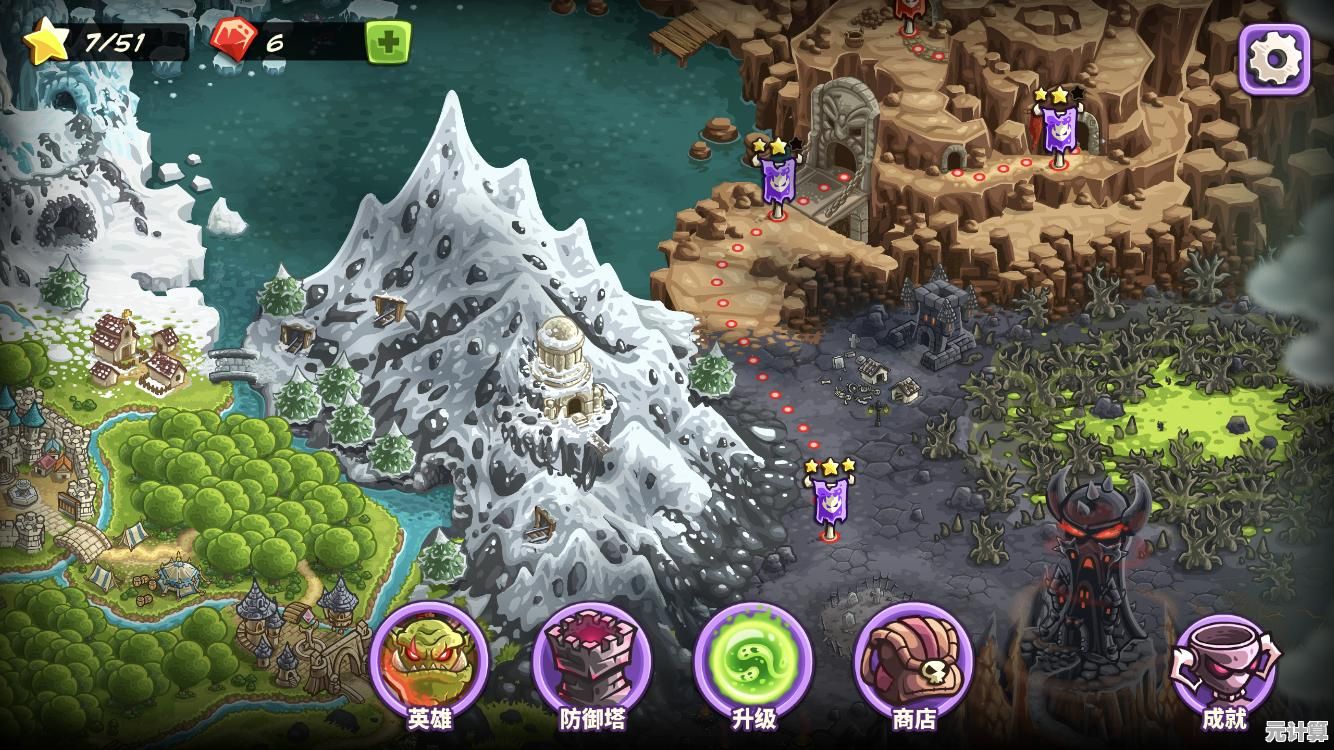Tap the green plus to buy gems
The width and height of the screenshot is (1334, 750).
[387, 42]
